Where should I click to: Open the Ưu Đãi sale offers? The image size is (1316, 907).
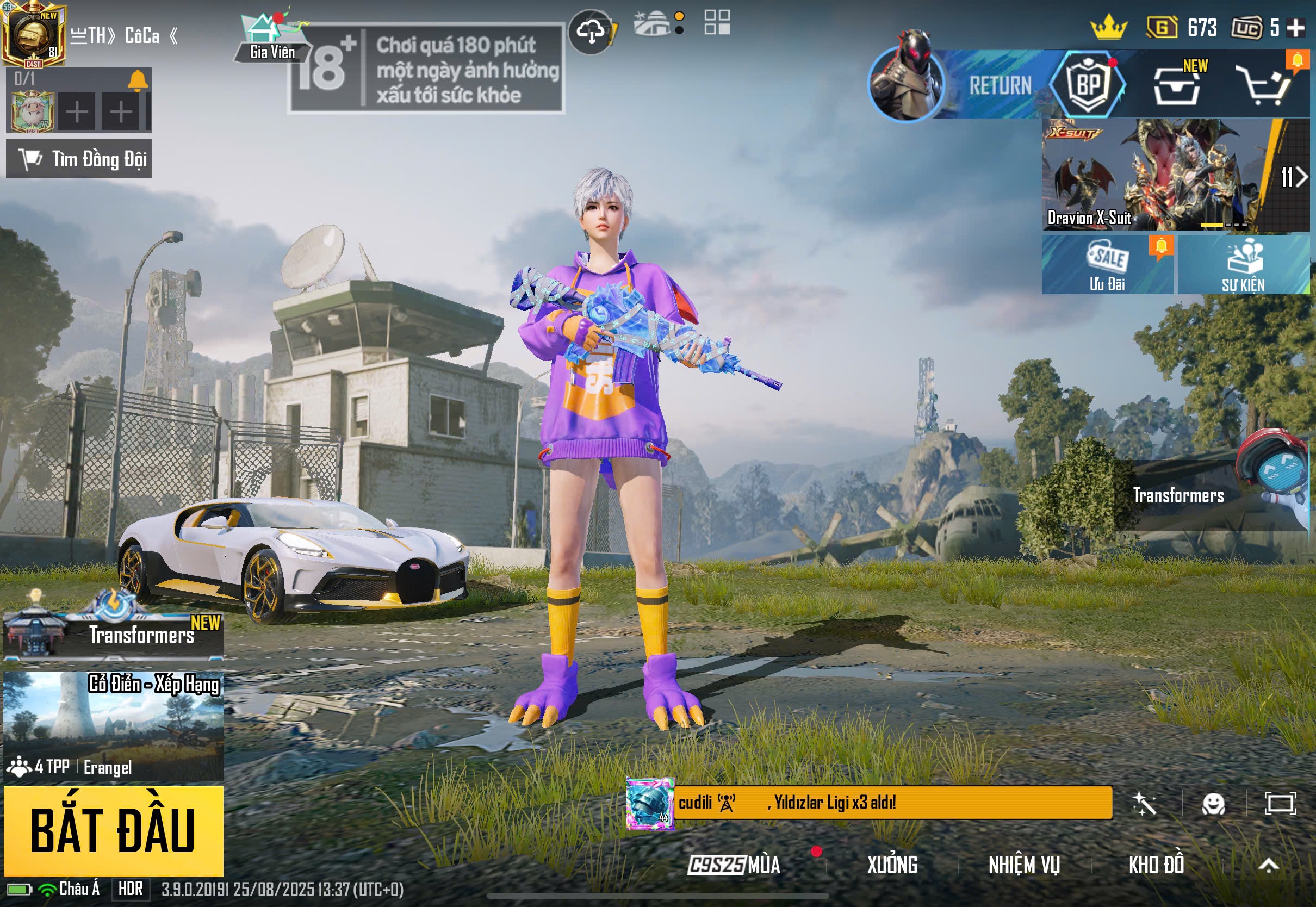tap(1107, 265)
